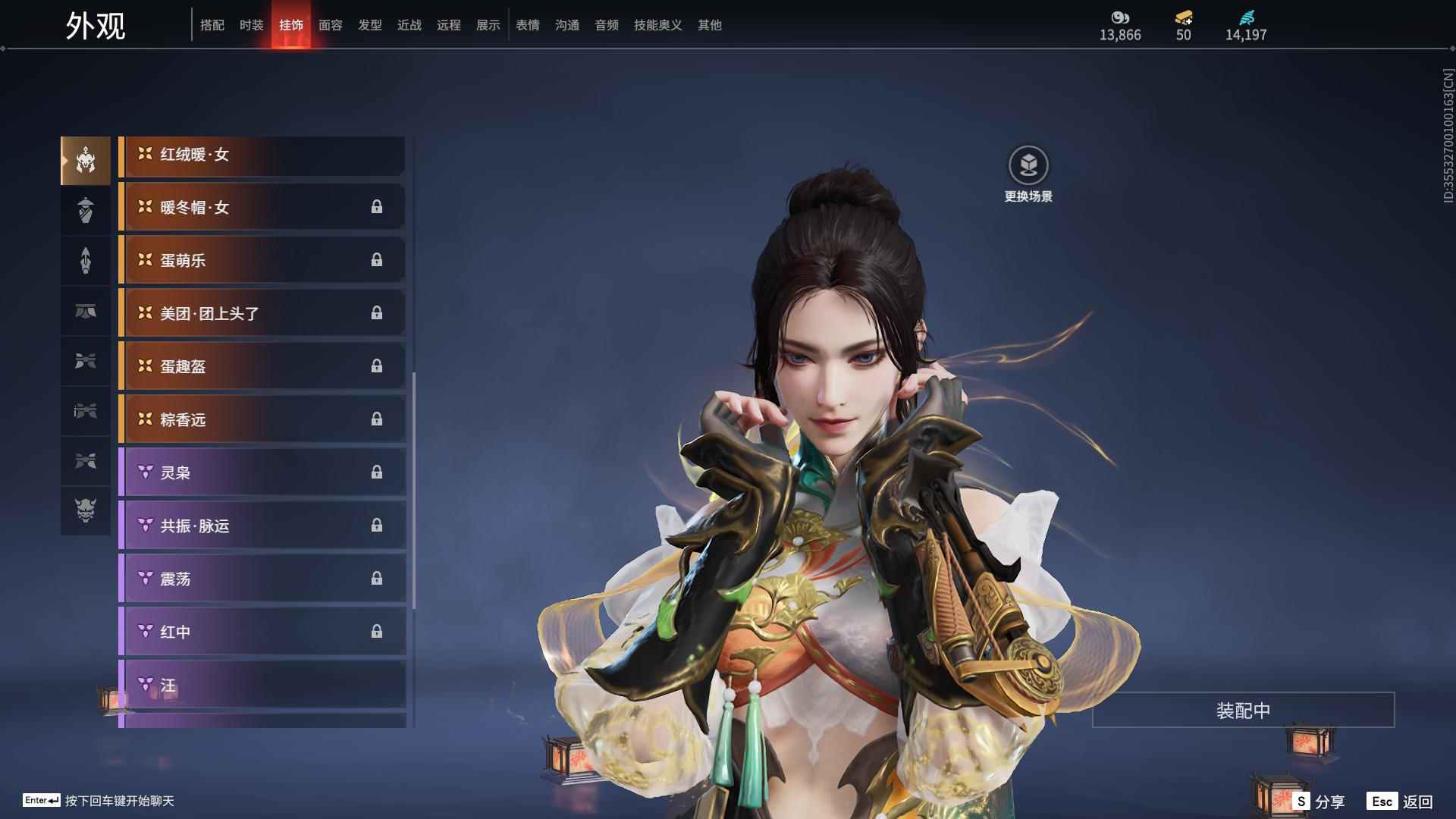Select the locked 灵枭 pendant

(x=262, y=472)
